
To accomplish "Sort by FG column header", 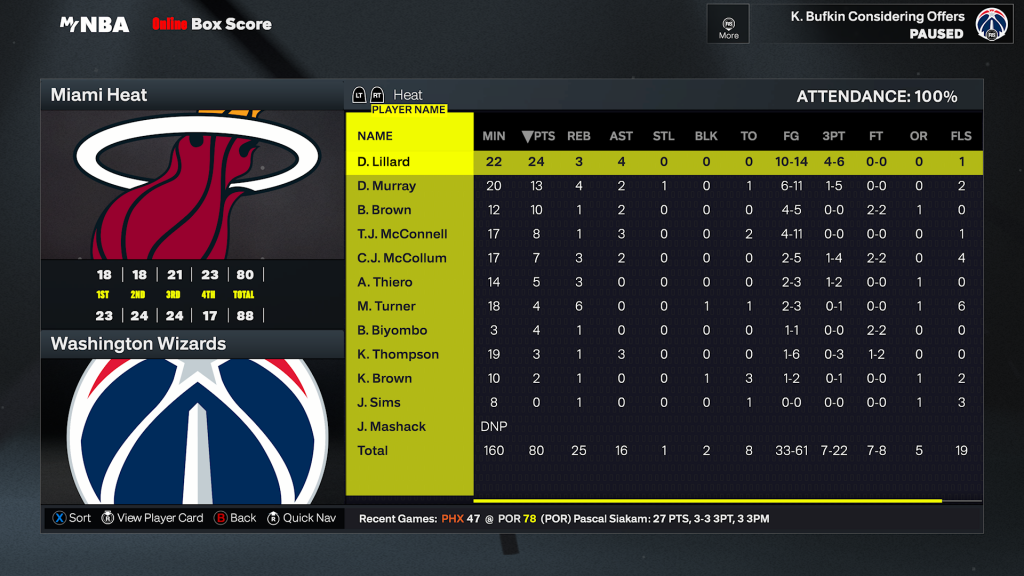I will pos(791,136).
